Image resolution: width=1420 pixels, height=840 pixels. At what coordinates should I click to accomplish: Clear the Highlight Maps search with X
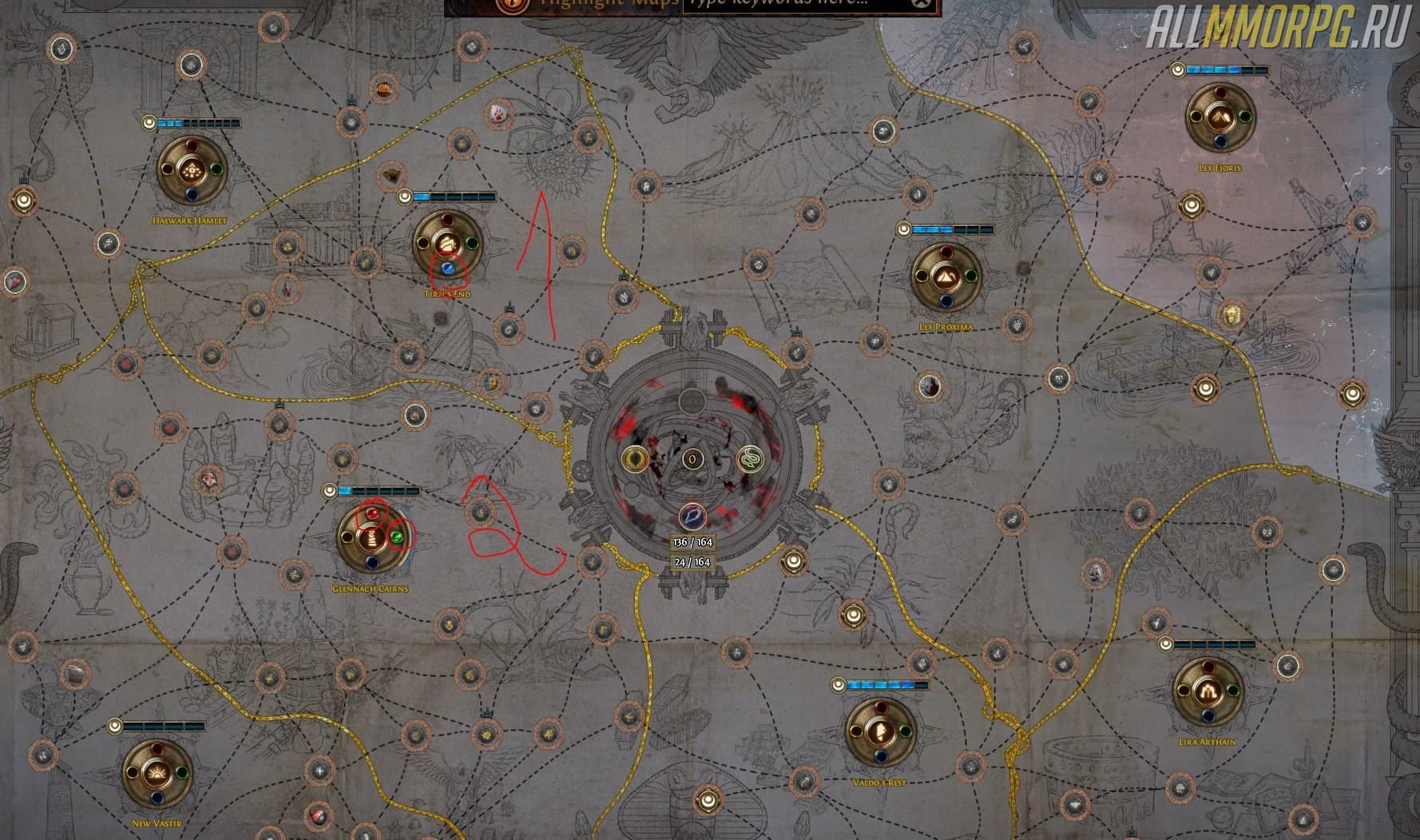click(x=922, y=4)
